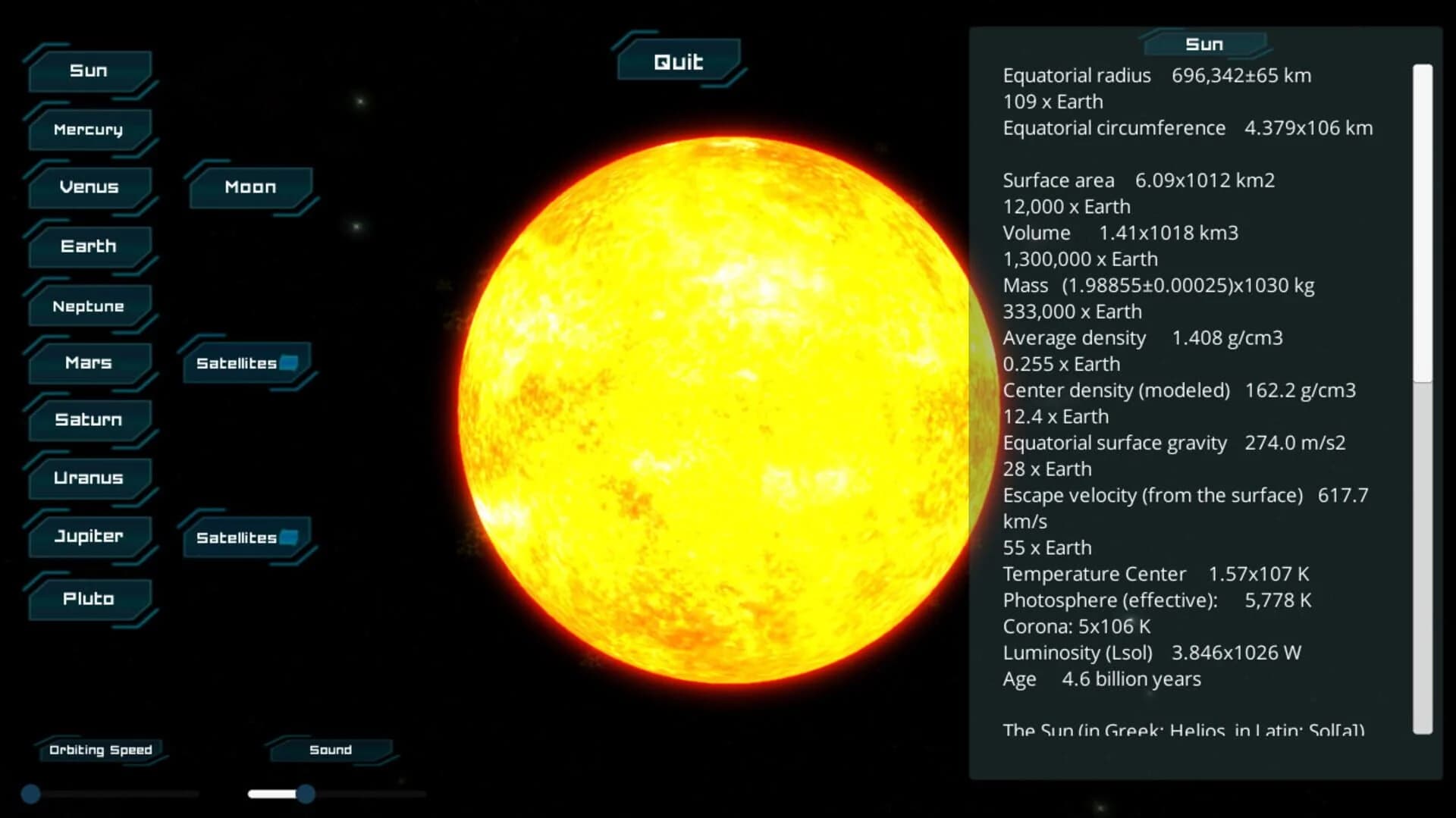The height and width of the screenshot is (818, 1456).
Task: View Pluto information
Action: click(89, 598)
